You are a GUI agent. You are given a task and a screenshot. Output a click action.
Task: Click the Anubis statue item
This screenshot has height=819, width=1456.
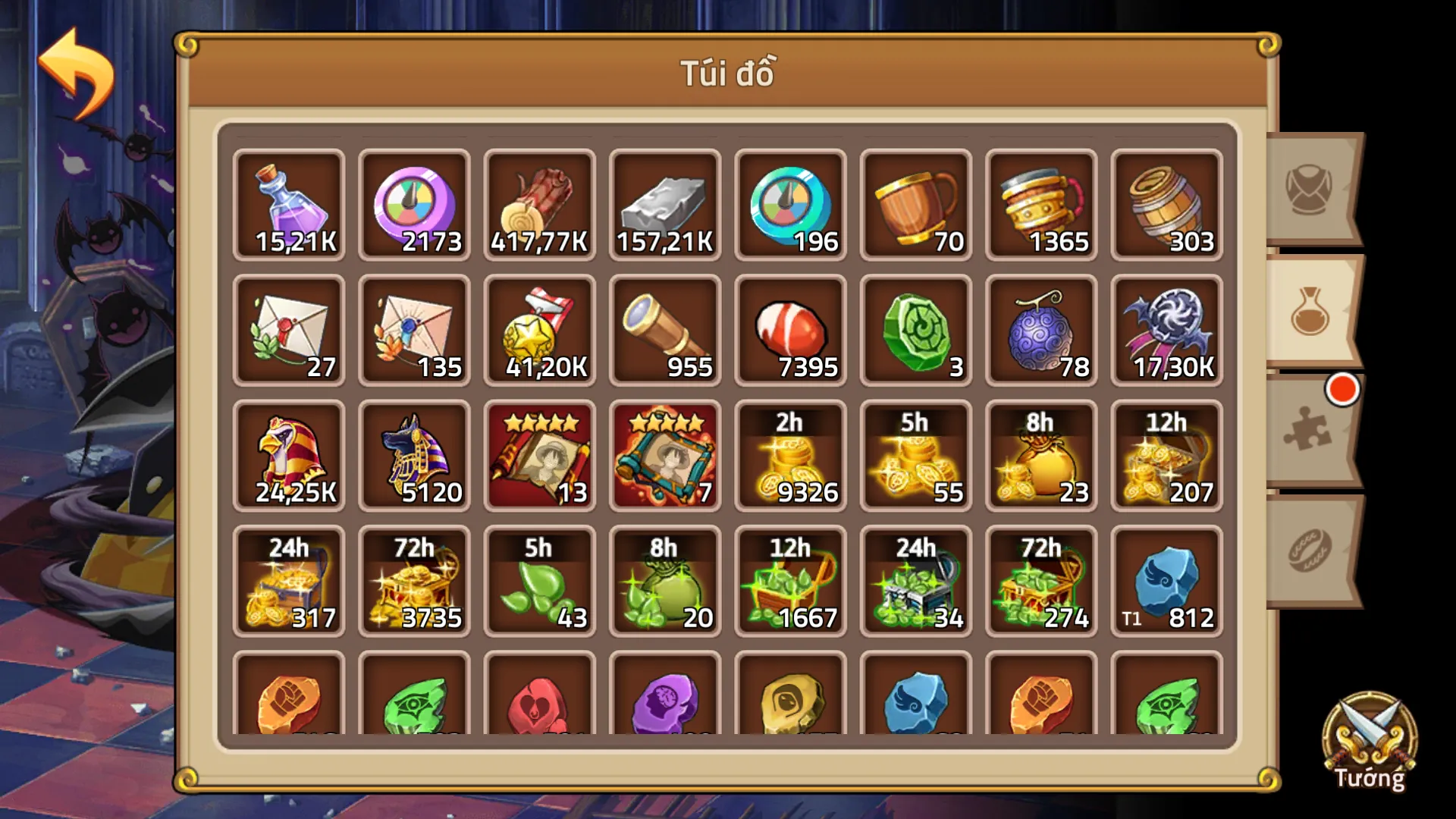(x=415, y=455)
